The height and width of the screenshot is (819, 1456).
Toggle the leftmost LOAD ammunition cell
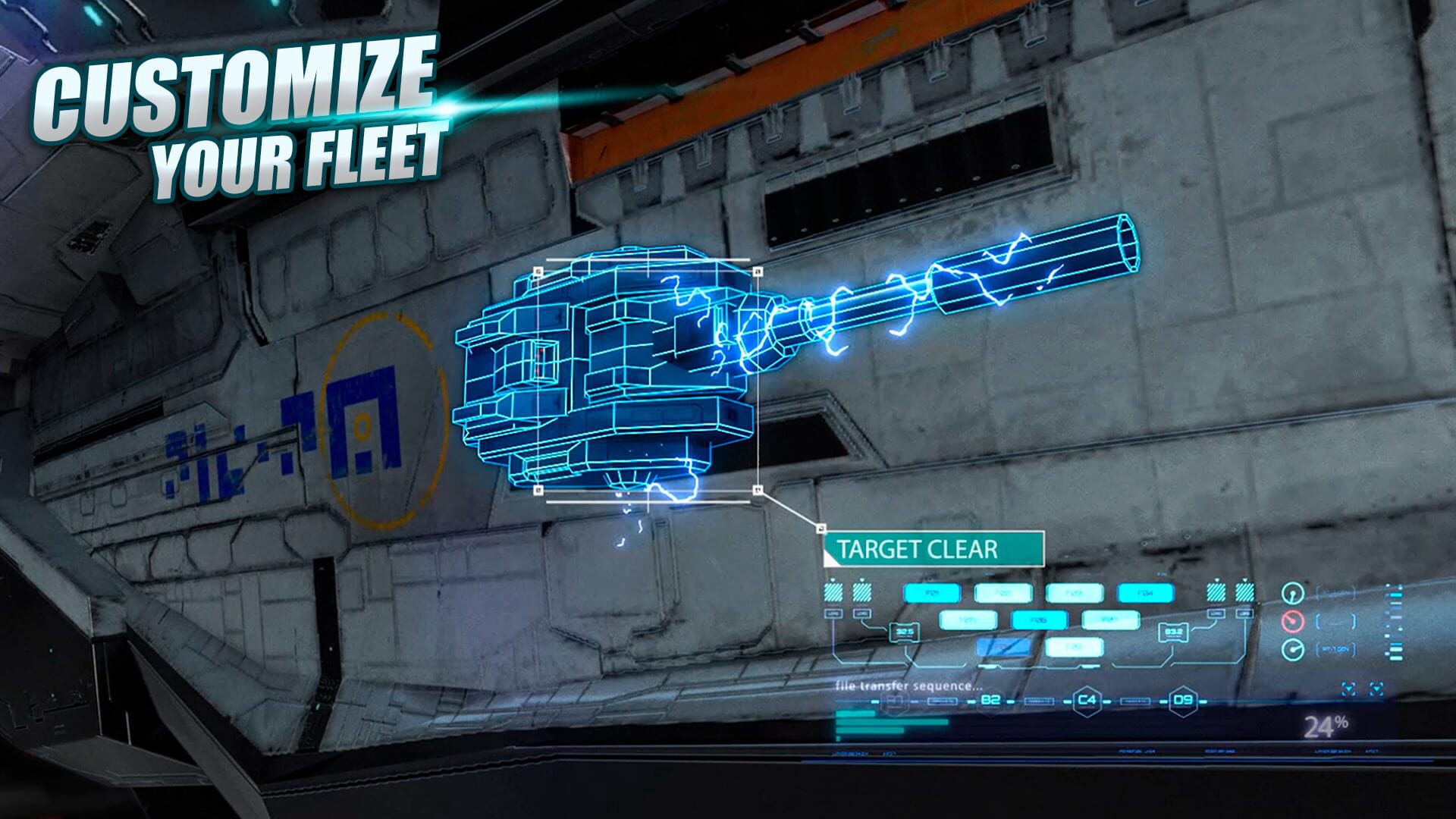pos(832,592)
